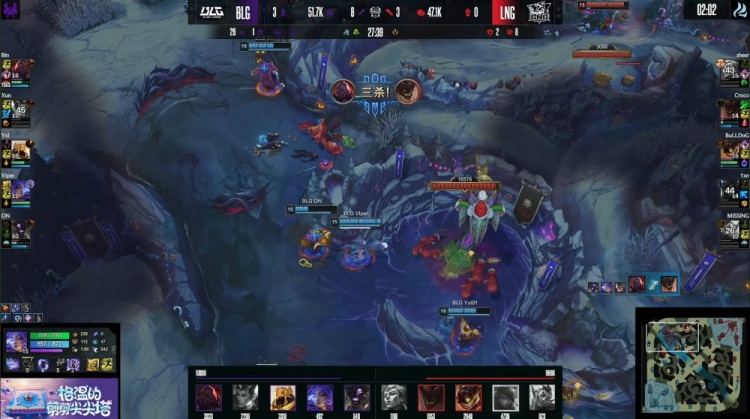Image resolution: width=750 pixels, height=419 pixels.
Task: Click the BLG team logo in scoreboard
Action: click(212, 12)
